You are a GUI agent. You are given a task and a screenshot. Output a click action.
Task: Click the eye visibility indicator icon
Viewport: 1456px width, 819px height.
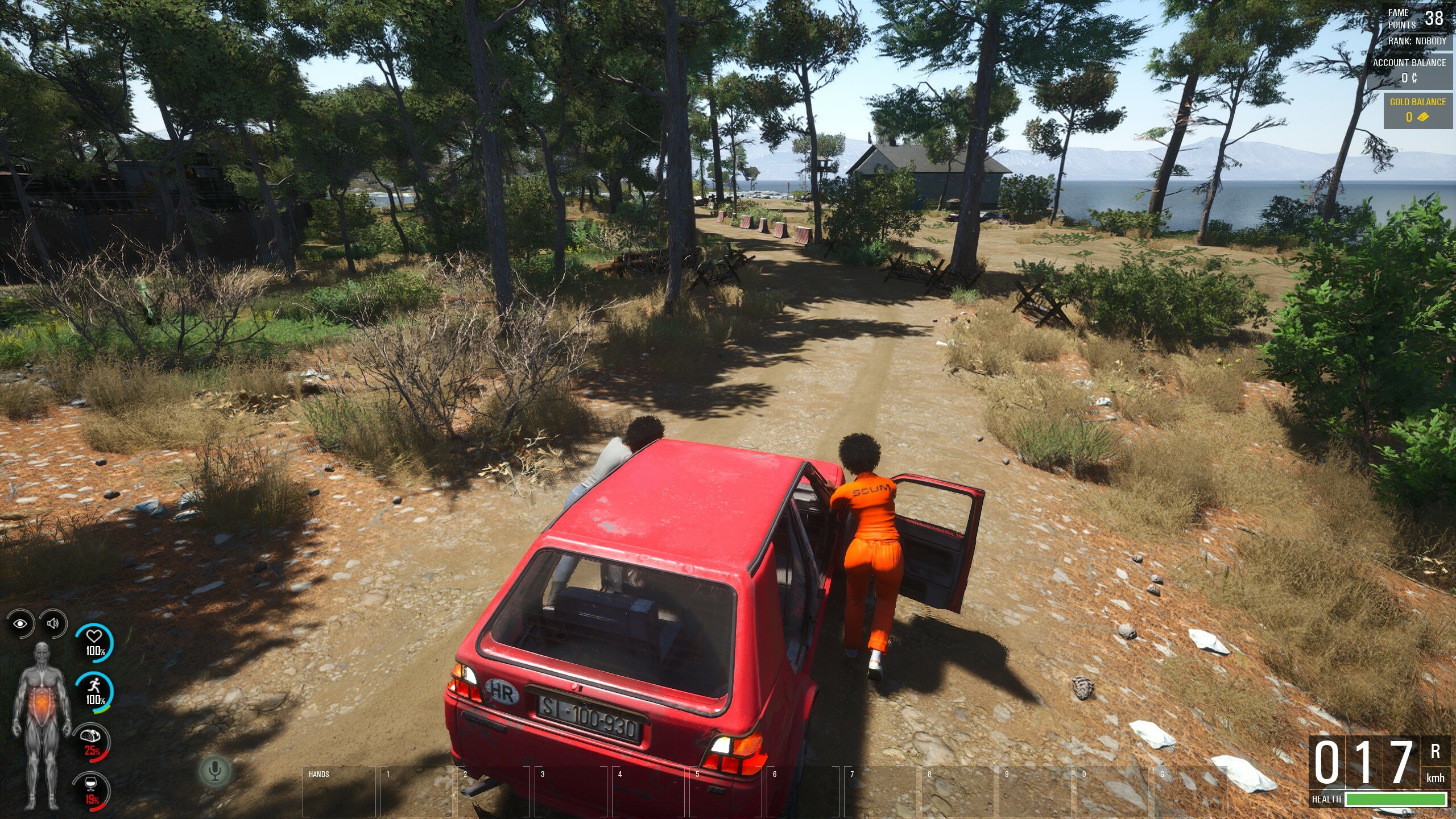20,624
